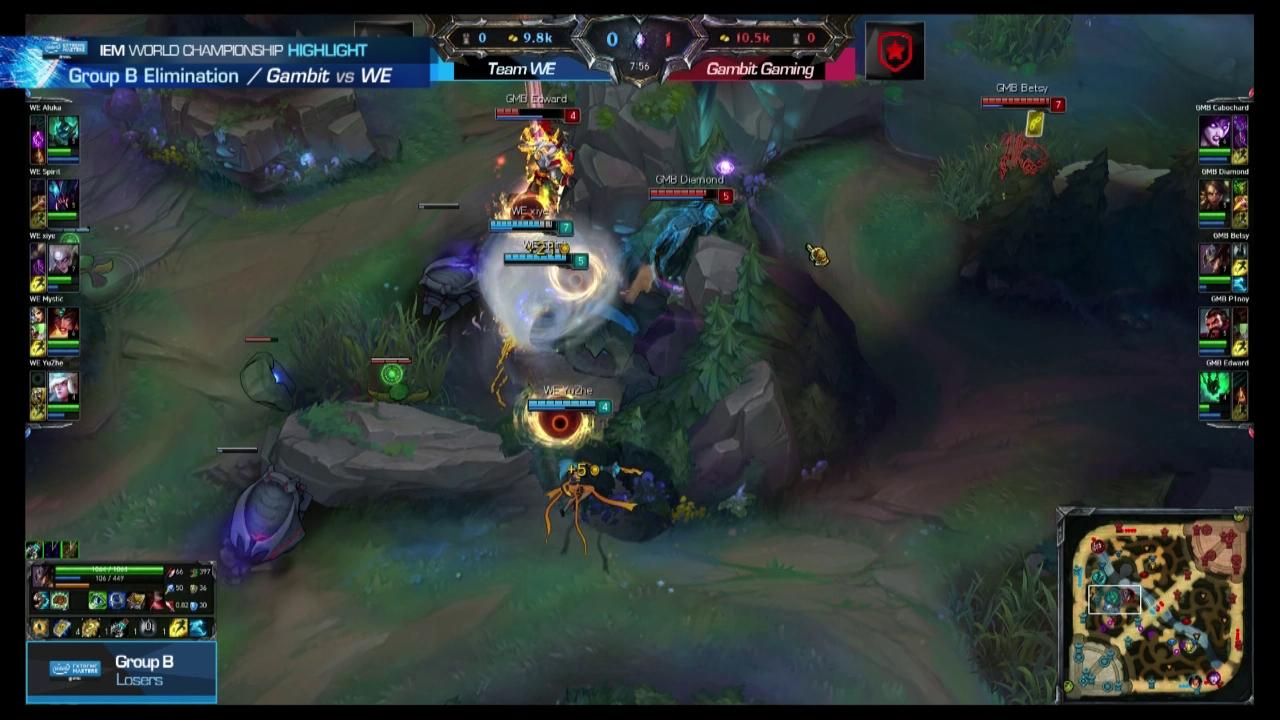This screenshot has width=1280, height=720.
Task: Click the Team WE name banner on the scoreboard
Action: pyautogui.click(x=519, y=69)
